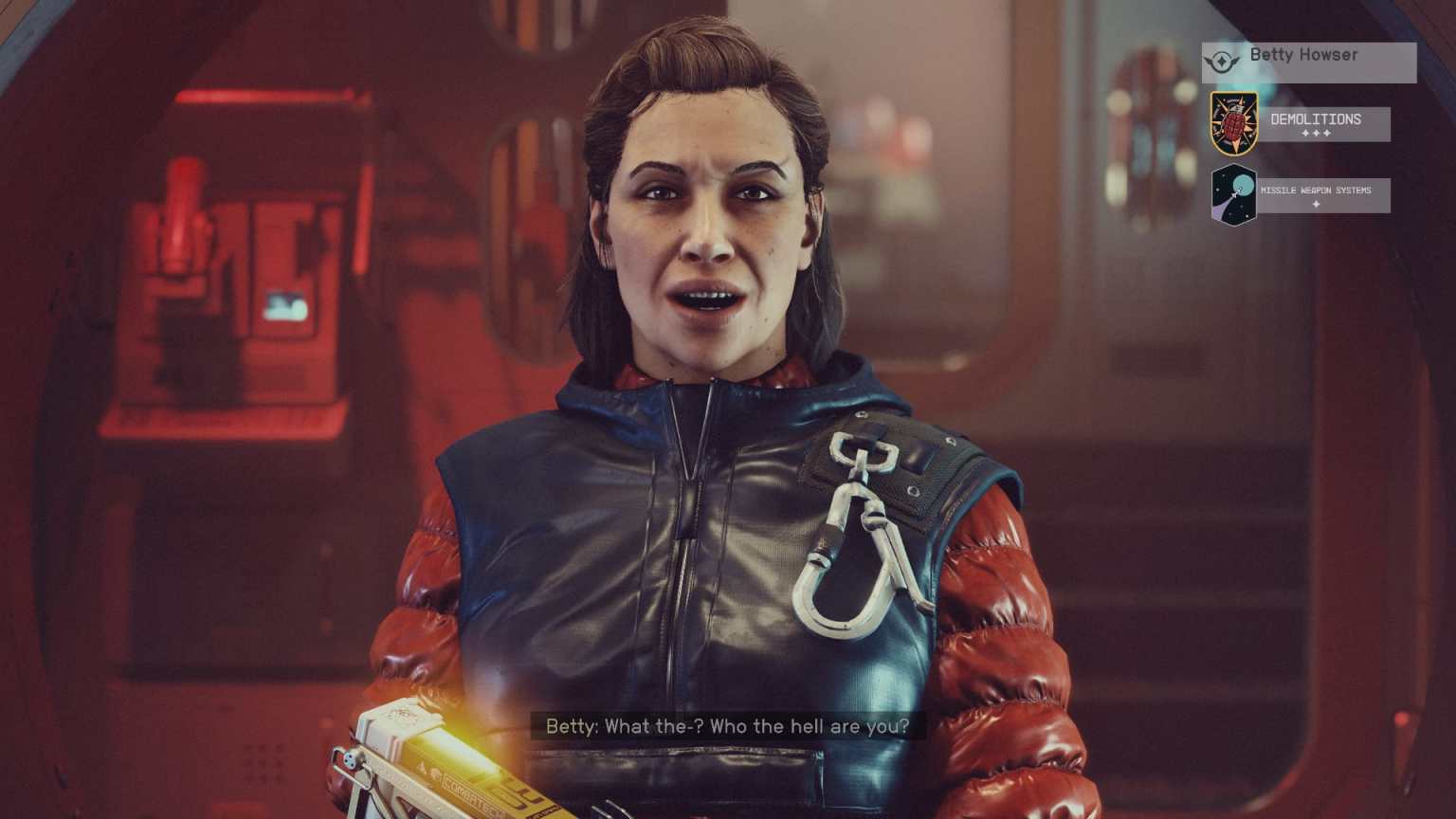Toggle the third rank star under Demolitions
This screenshot has width=1456, height=819.
click(1327, 133)
